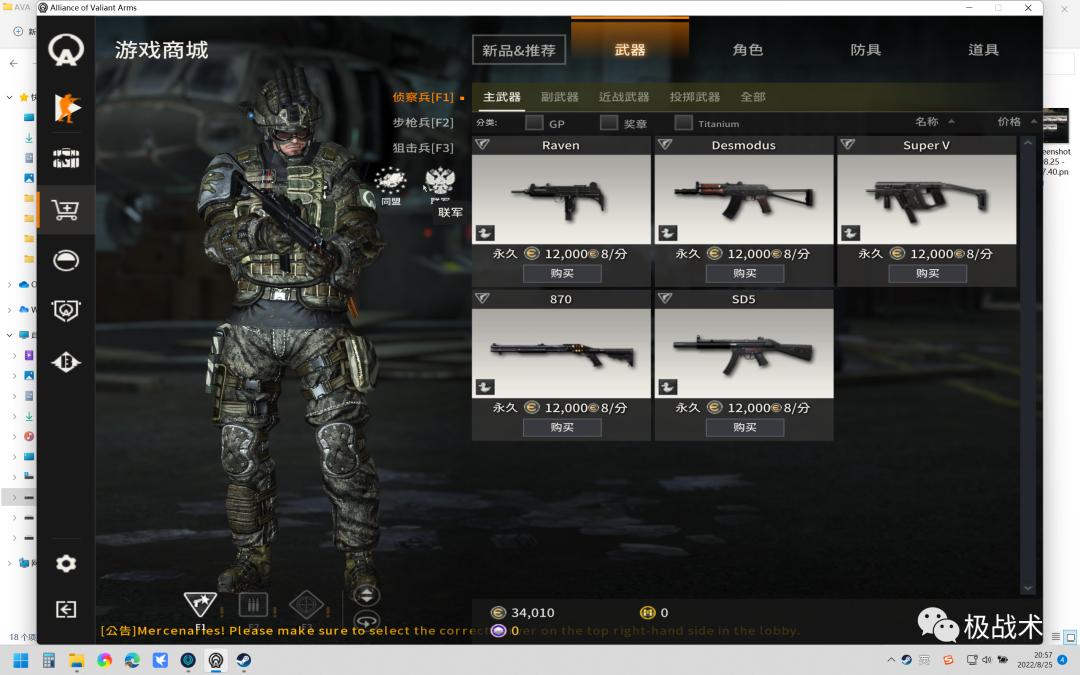This screenshot has width=1080, height=675.
Task: Open the 投掷武器 sub-tab
Action: coord(695,97)
